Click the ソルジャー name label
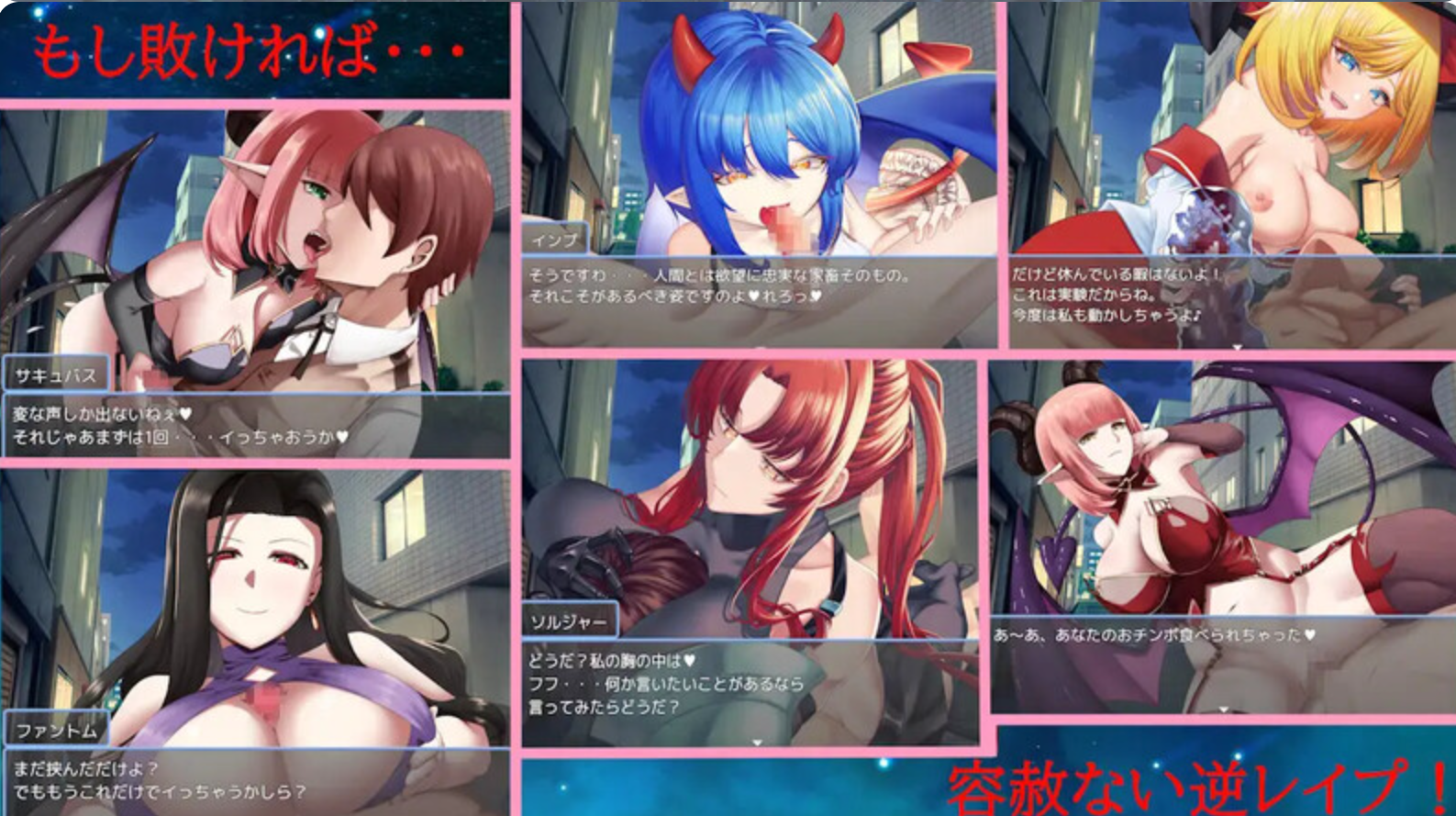 pyautogui.click(x=571, y=620)
